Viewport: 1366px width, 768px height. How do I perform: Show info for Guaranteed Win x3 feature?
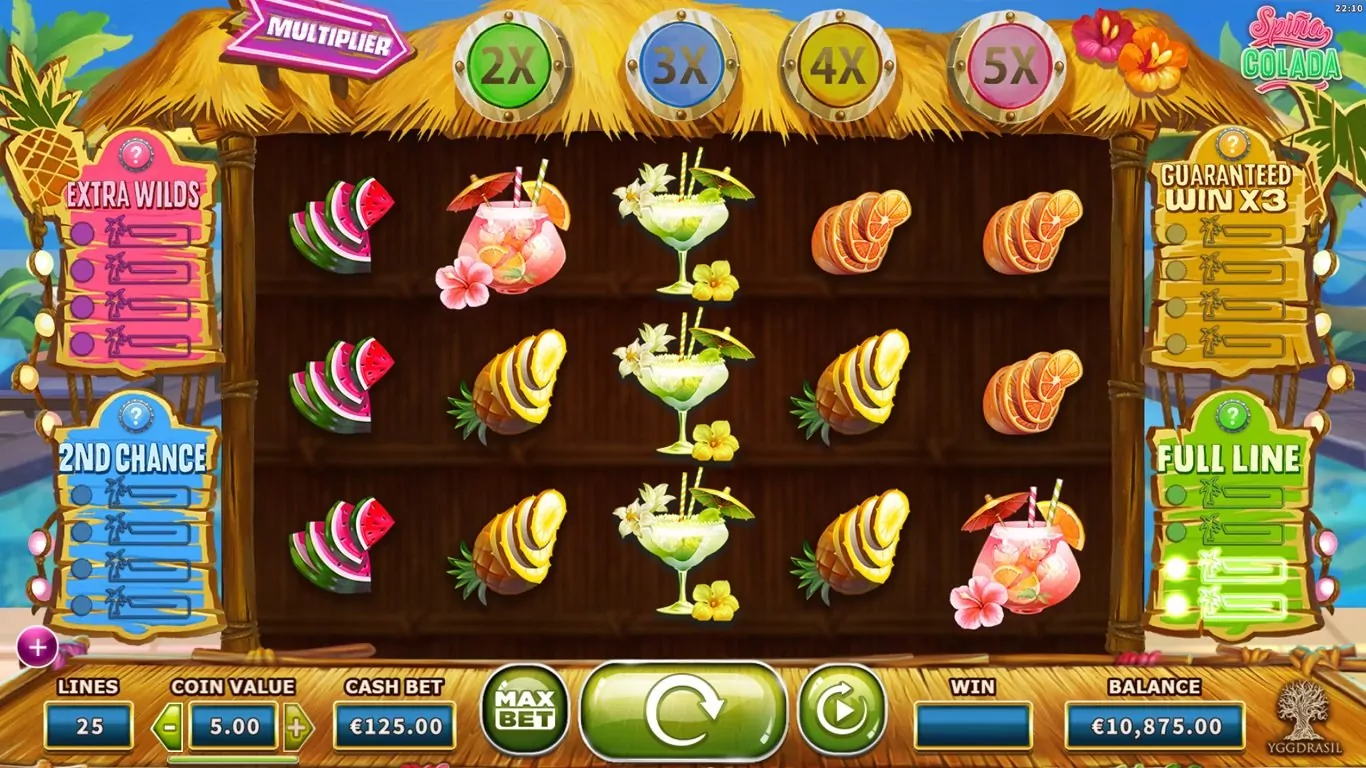tap(1232, 144)
